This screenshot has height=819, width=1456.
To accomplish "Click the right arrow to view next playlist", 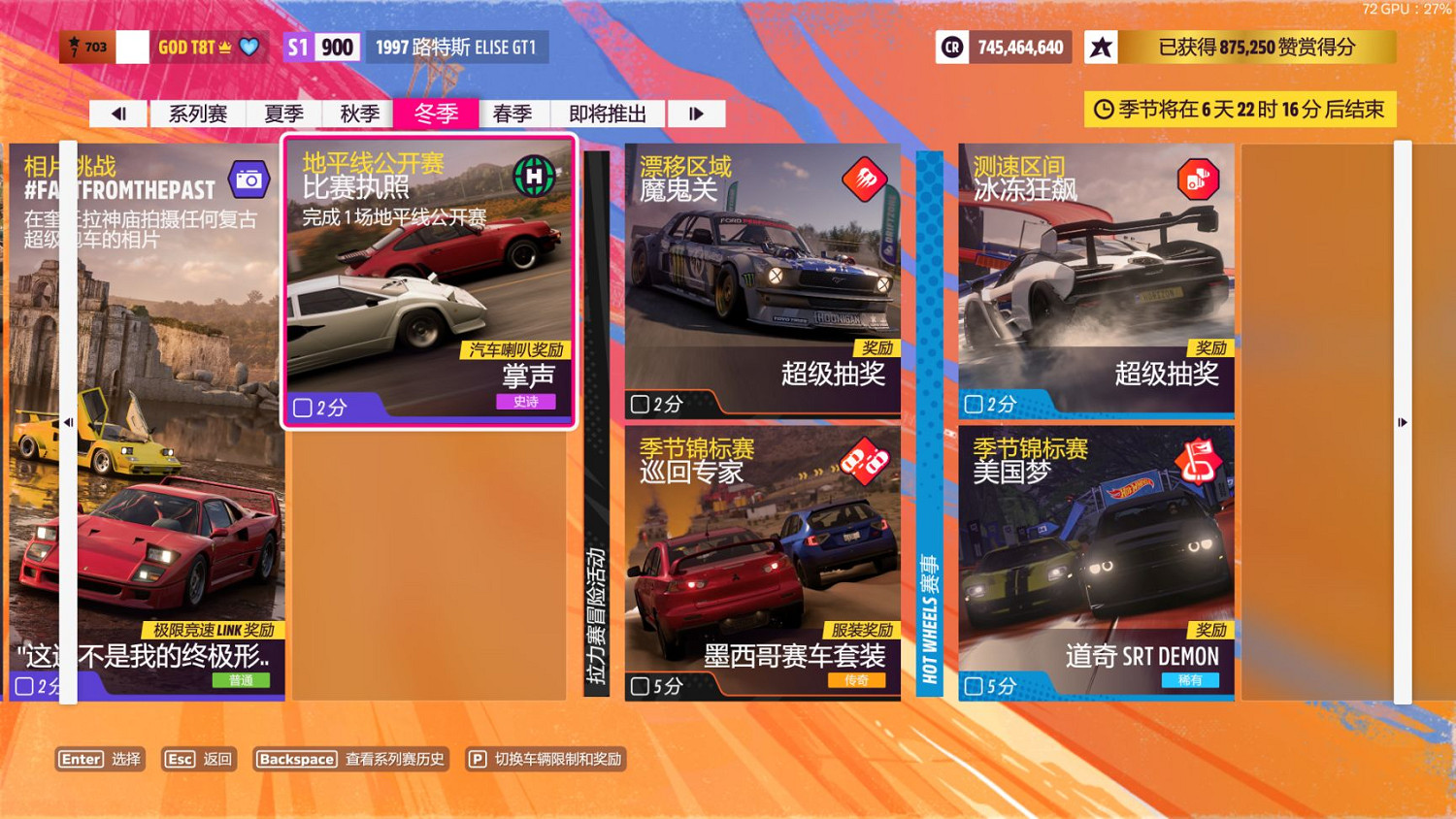I will pos(697,114).
